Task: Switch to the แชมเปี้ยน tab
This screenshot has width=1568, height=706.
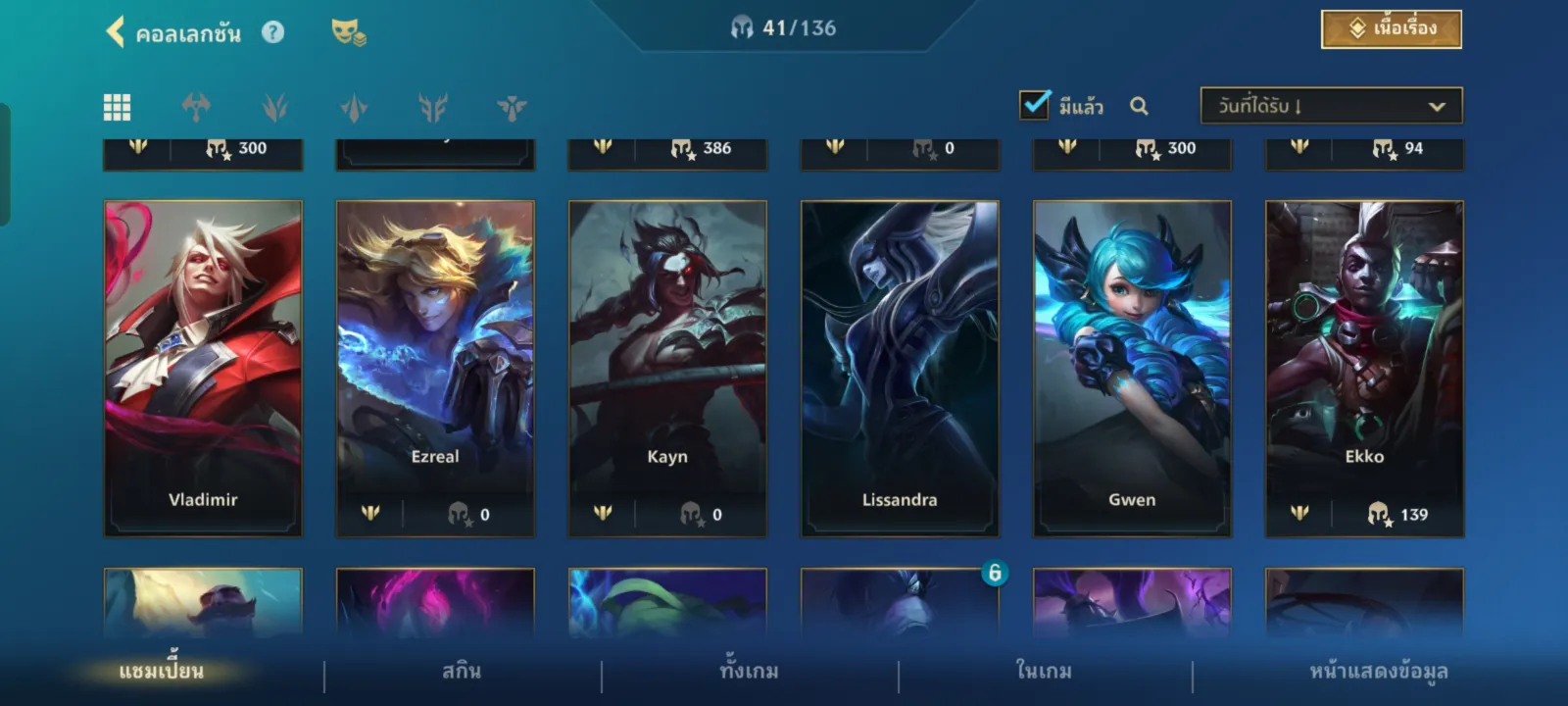Action: (x=162, y=672)
